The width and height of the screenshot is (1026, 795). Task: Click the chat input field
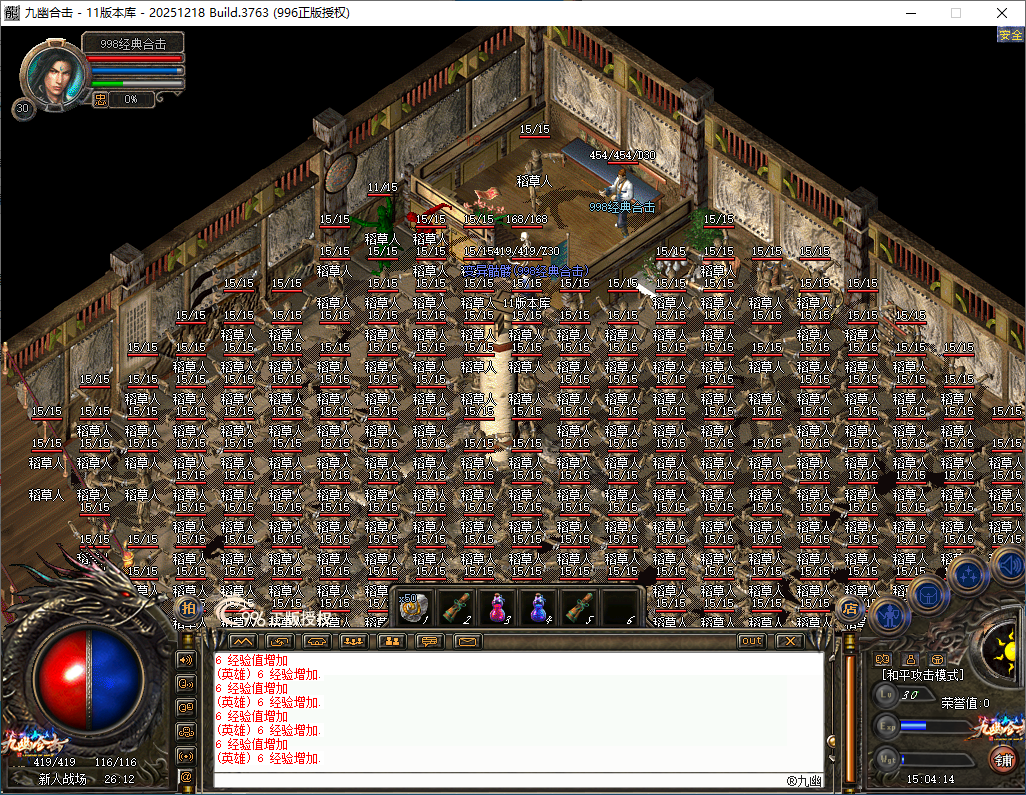click(x=500, y=779)
